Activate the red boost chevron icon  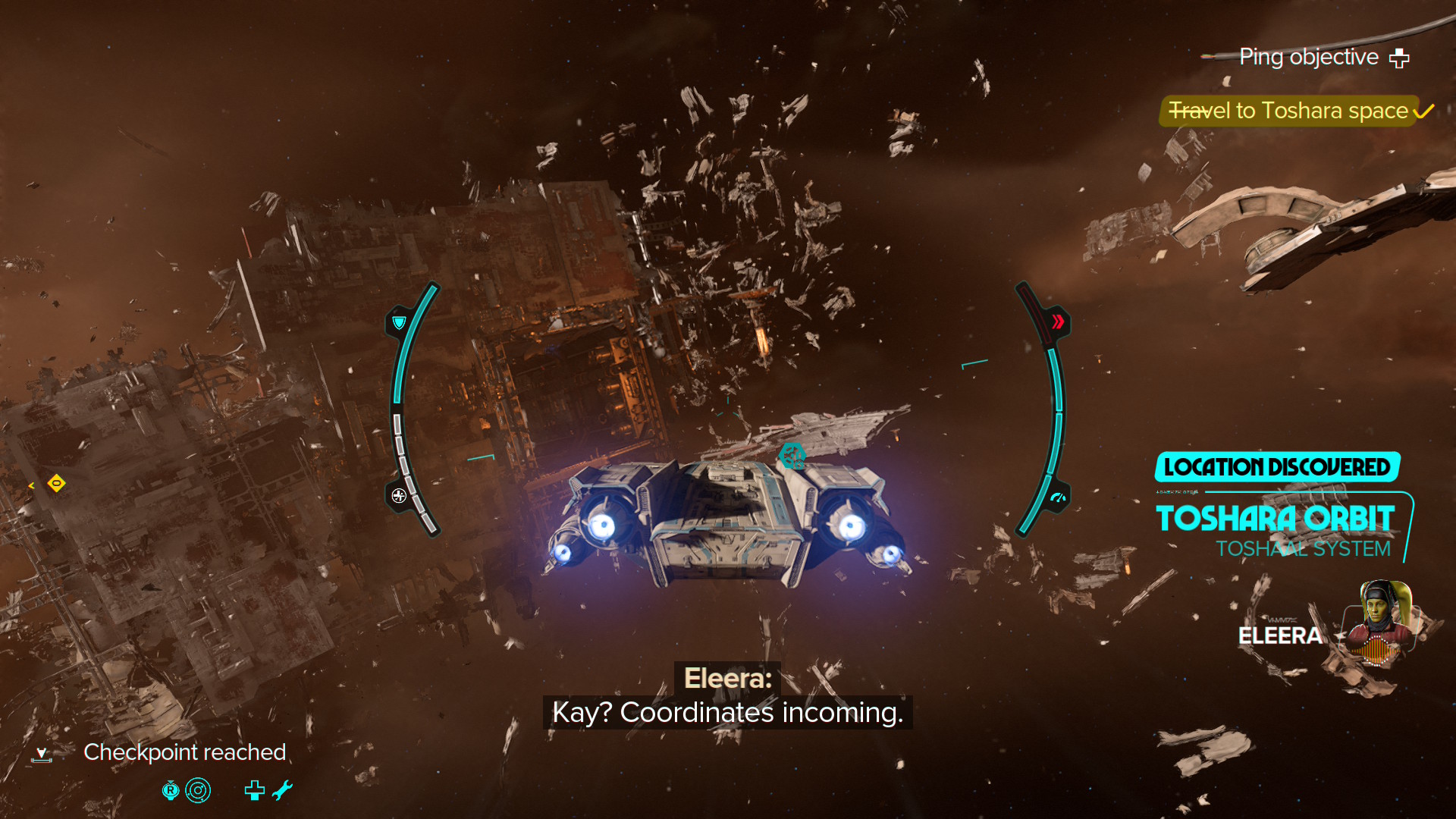[x=1057, y=322]
